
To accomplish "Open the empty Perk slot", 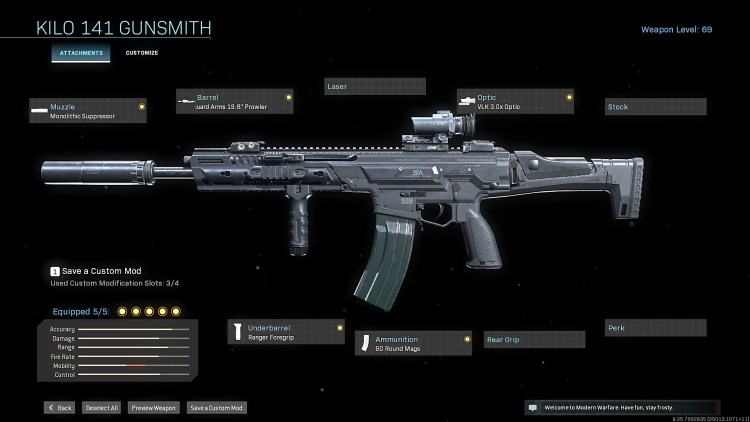I will coord(655,328).
